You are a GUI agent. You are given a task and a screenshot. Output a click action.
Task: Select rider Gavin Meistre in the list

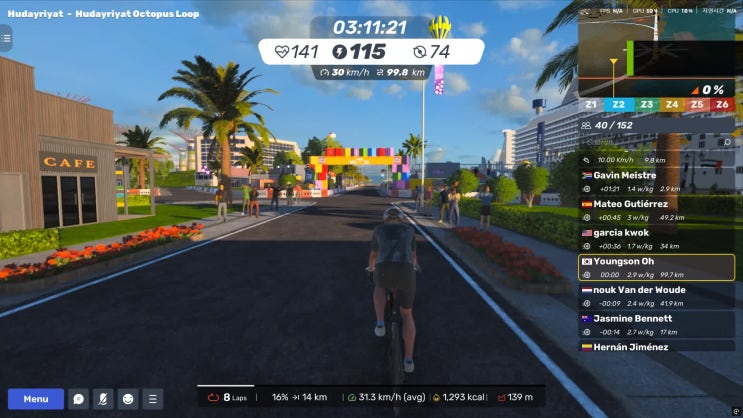(x=658, y=181)
